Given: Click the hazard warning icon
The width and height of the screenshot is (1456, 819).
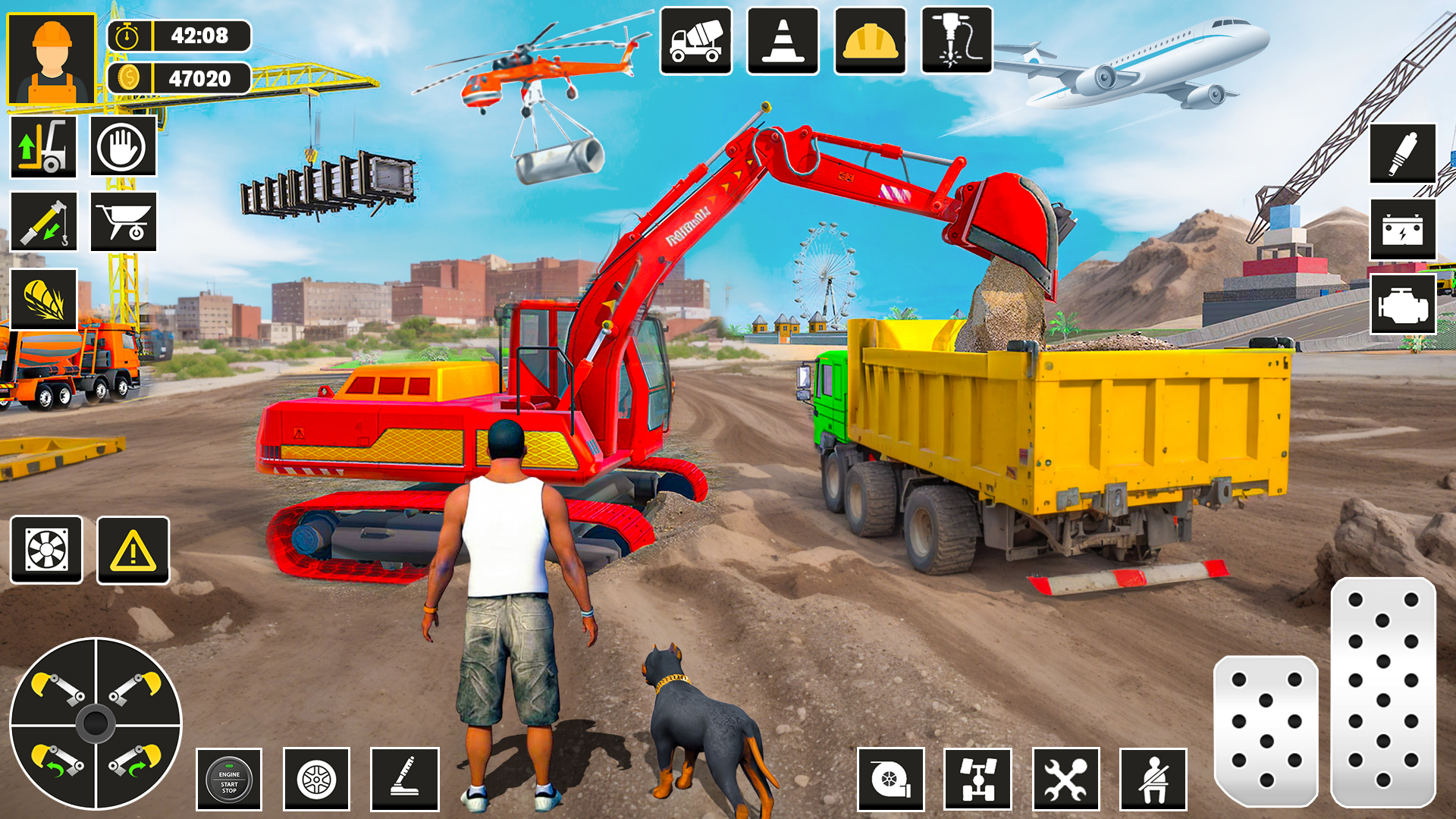Looking at the screenshot, I should pyautogui.click(x=133, y=551).
